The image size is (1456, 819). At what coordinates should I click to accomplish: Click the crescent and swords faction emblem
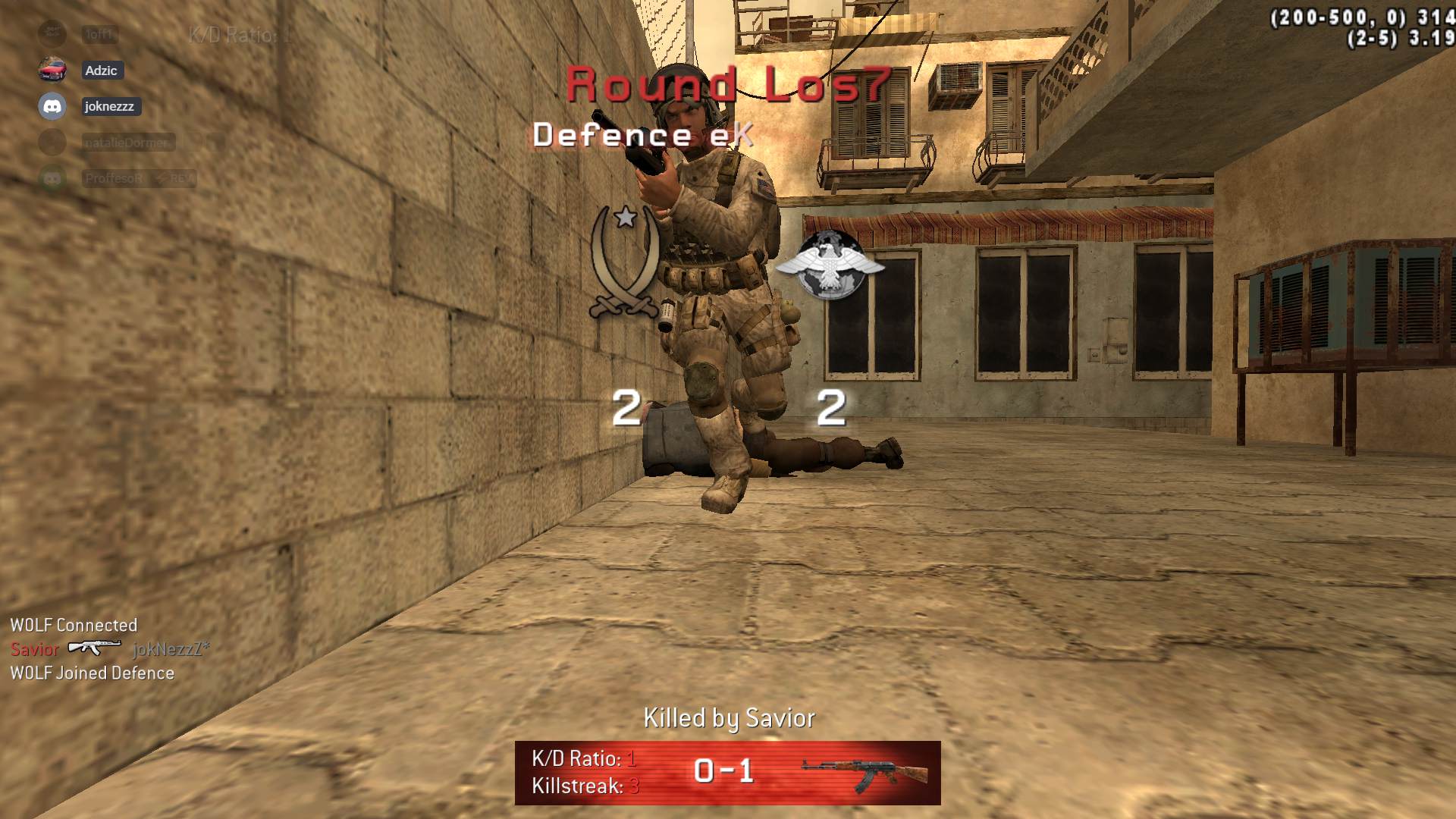tap(625, 262)
